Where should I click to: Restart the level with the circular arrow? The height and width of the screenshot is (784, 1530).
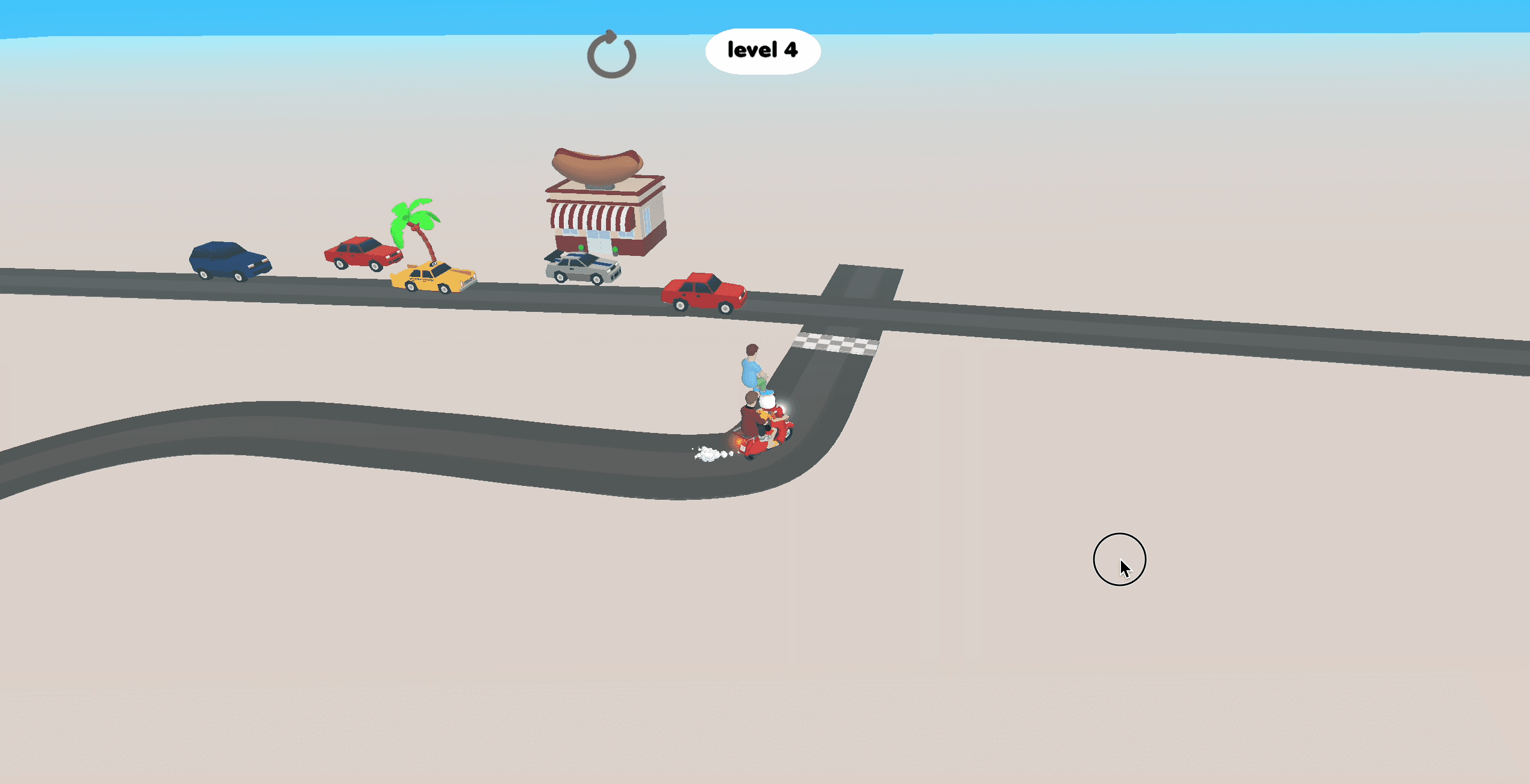pyautogui.click(x=611, y=55)
